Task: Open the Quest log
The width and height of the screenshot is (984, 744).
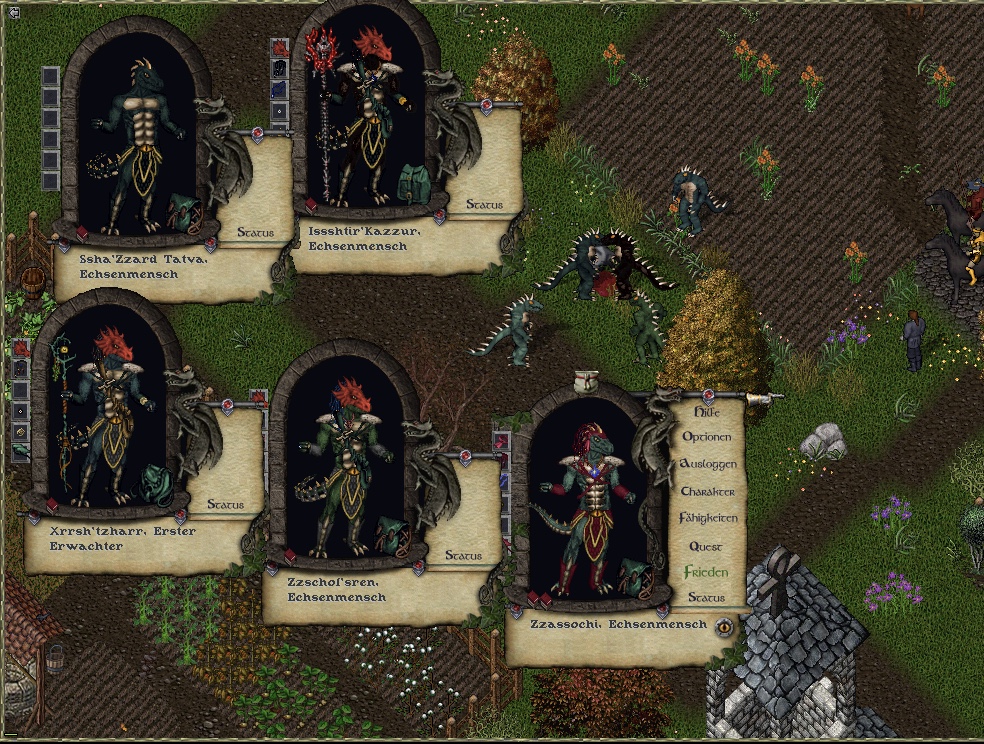Action: 706,547
